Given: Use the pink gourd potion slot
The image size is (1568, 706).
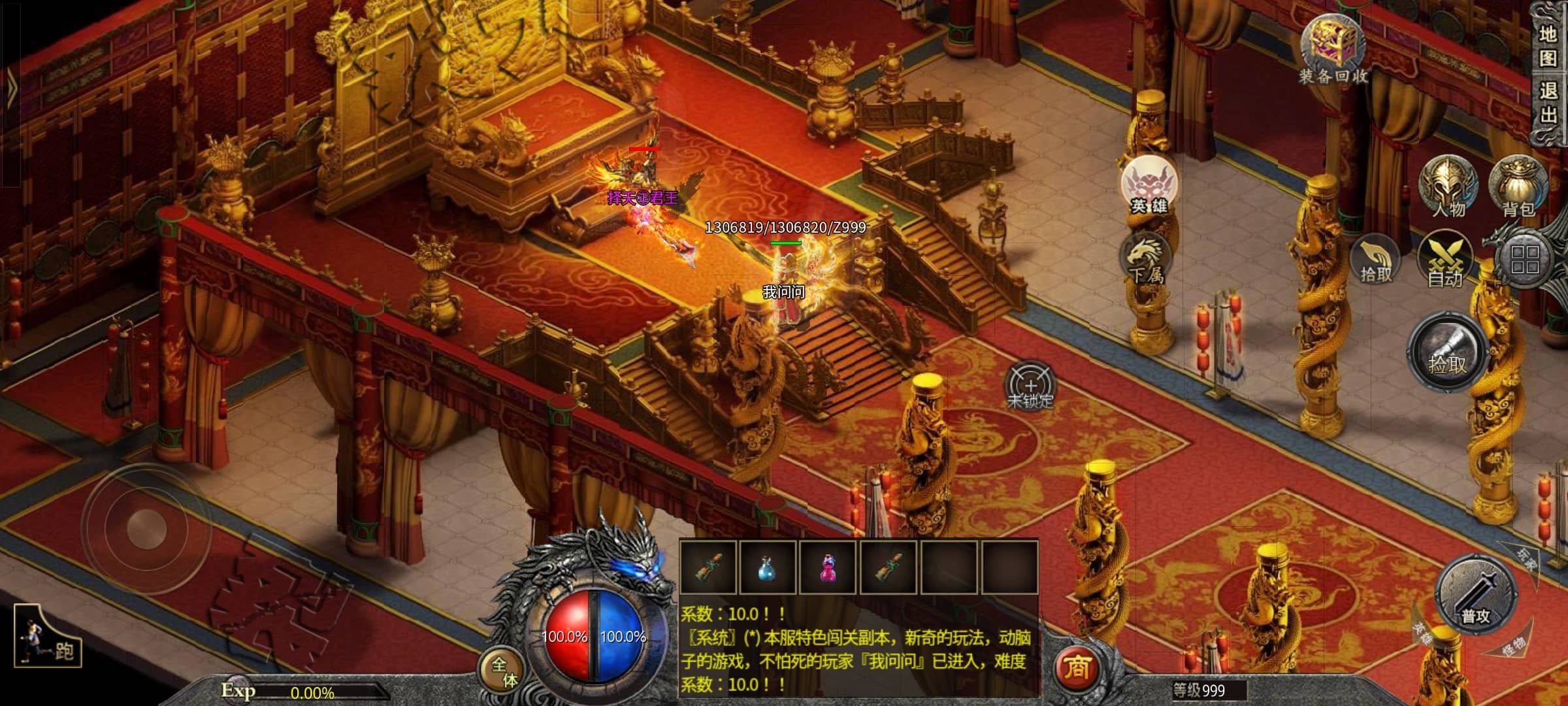Looking at the screenshot, I should point(828,567).
